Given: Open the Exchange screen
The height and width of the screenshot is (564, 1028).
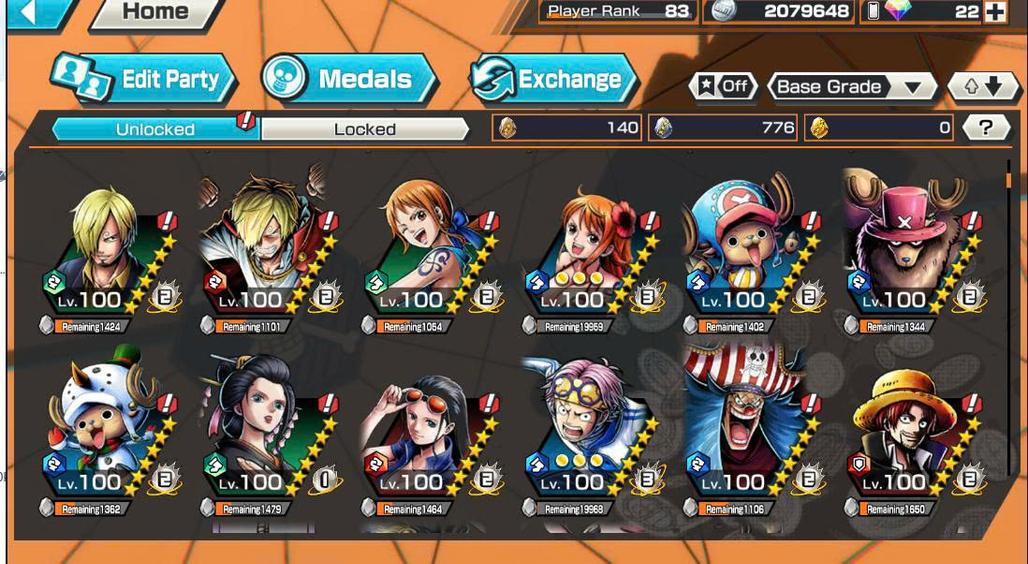Looking at the screenshot, I should tap(553, 80).
